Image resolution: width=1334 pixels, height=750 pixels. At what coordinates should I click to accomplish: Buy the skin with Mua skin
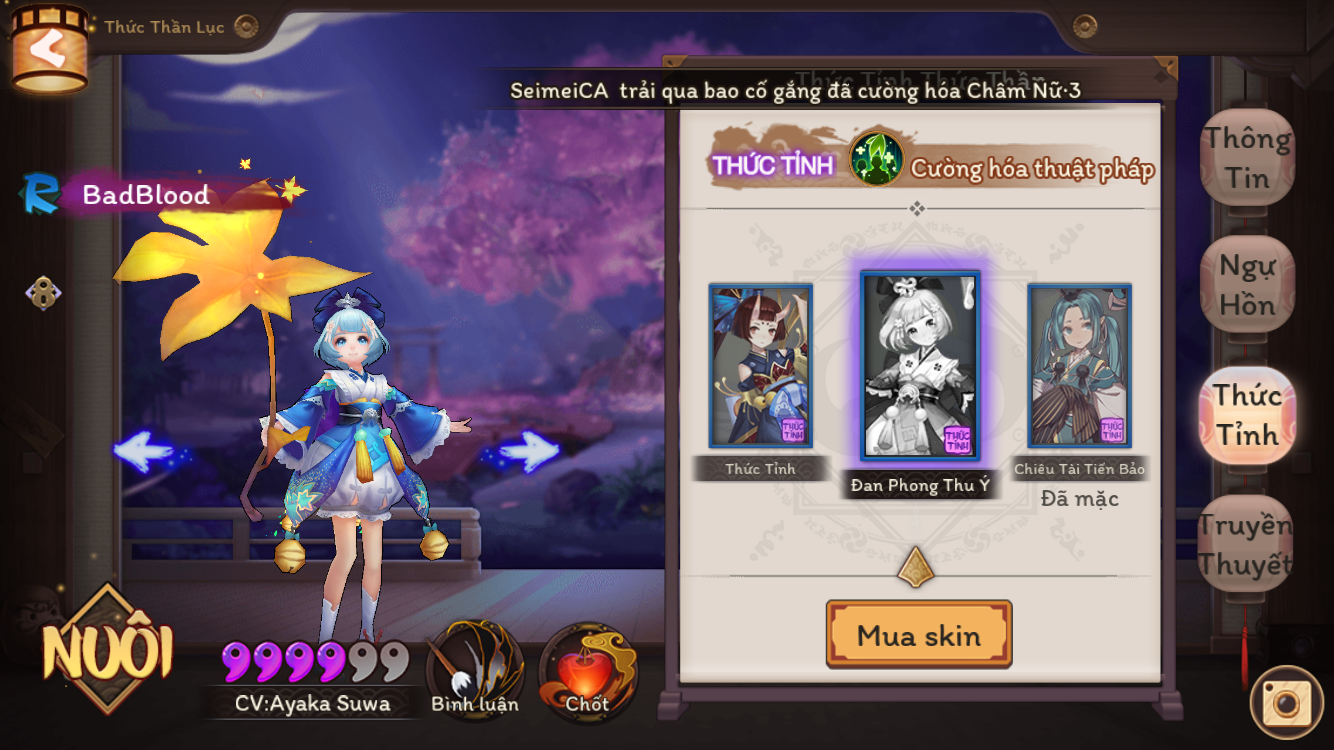[x=919, y=635]
